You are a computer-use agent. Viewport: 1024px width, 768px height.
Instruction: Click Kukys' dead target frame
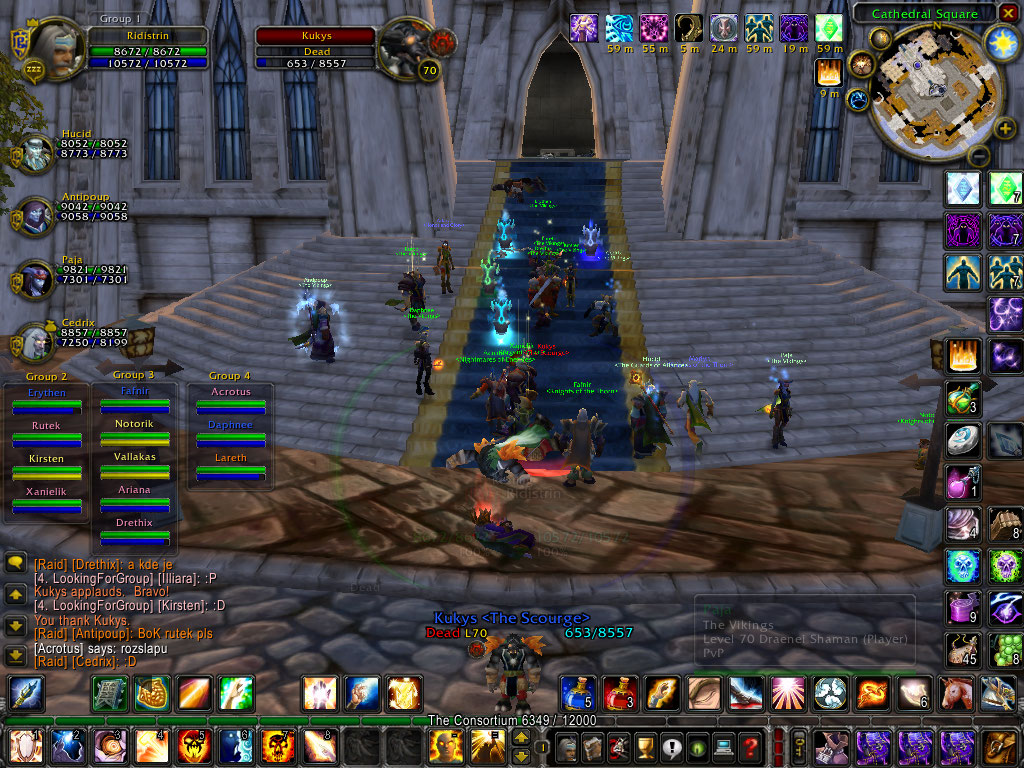(x=315, y=44)
